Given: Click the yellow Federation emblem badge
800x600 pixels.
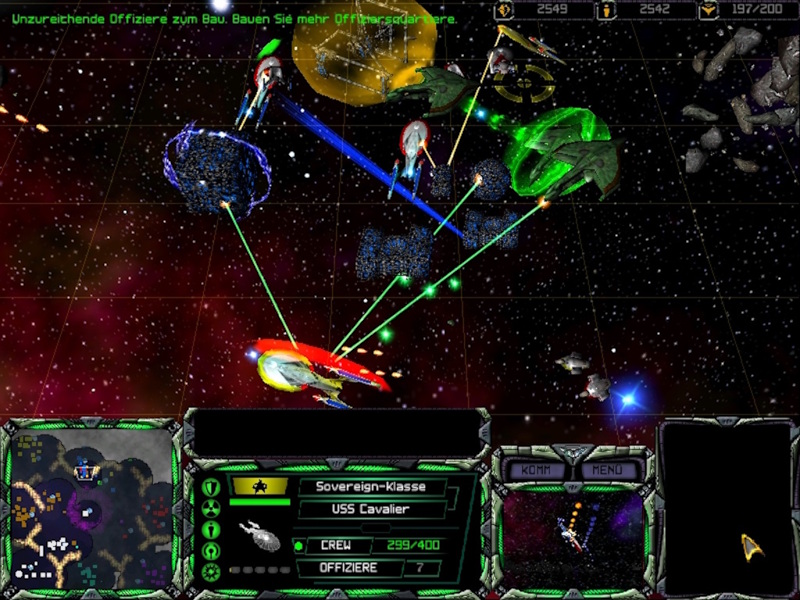Looking at the screenshot, I should tap(259, 486).
